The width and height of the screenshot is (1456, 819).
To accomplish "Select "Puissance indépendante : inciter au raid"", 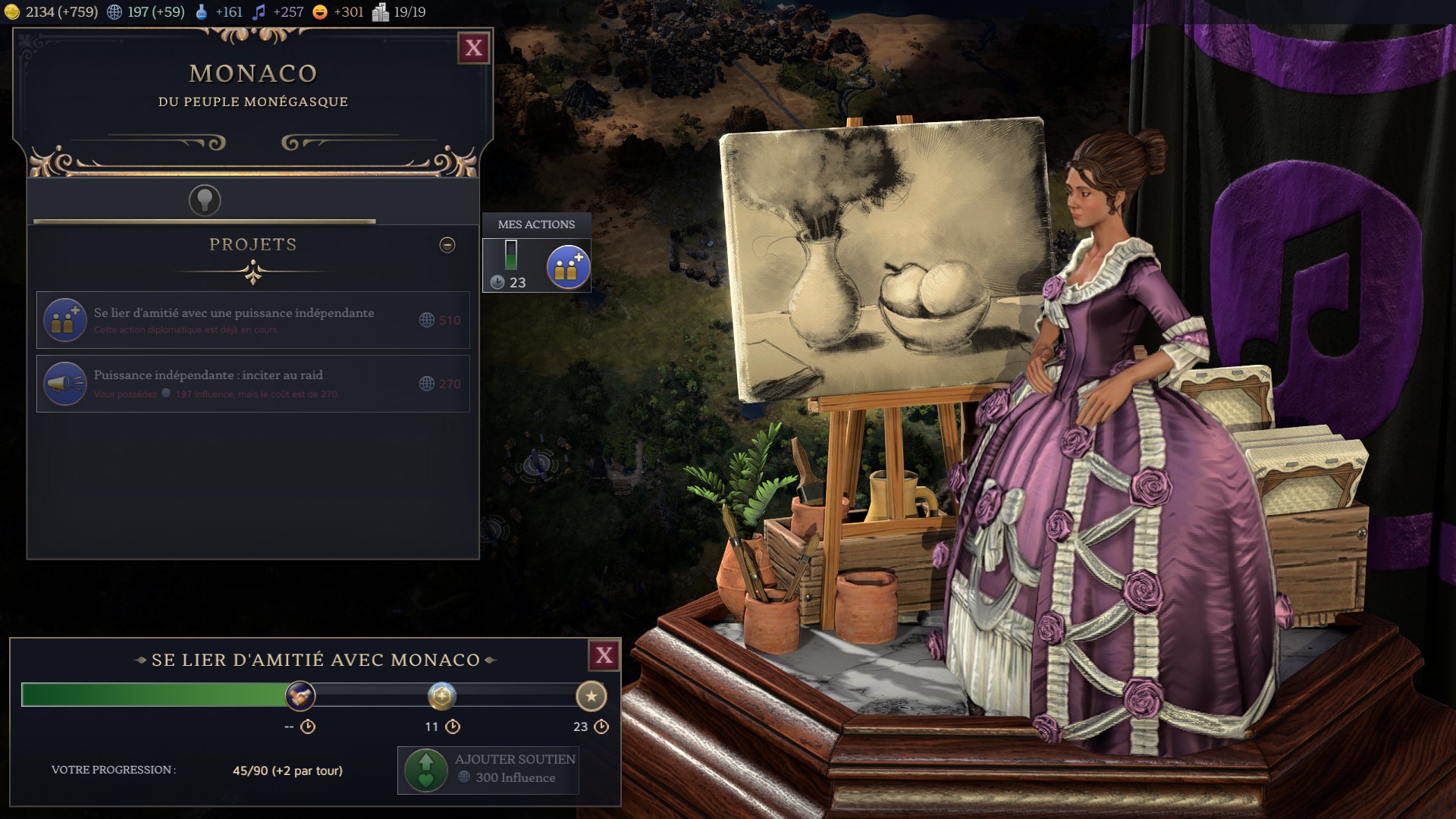I will click(x=253, y=384).
